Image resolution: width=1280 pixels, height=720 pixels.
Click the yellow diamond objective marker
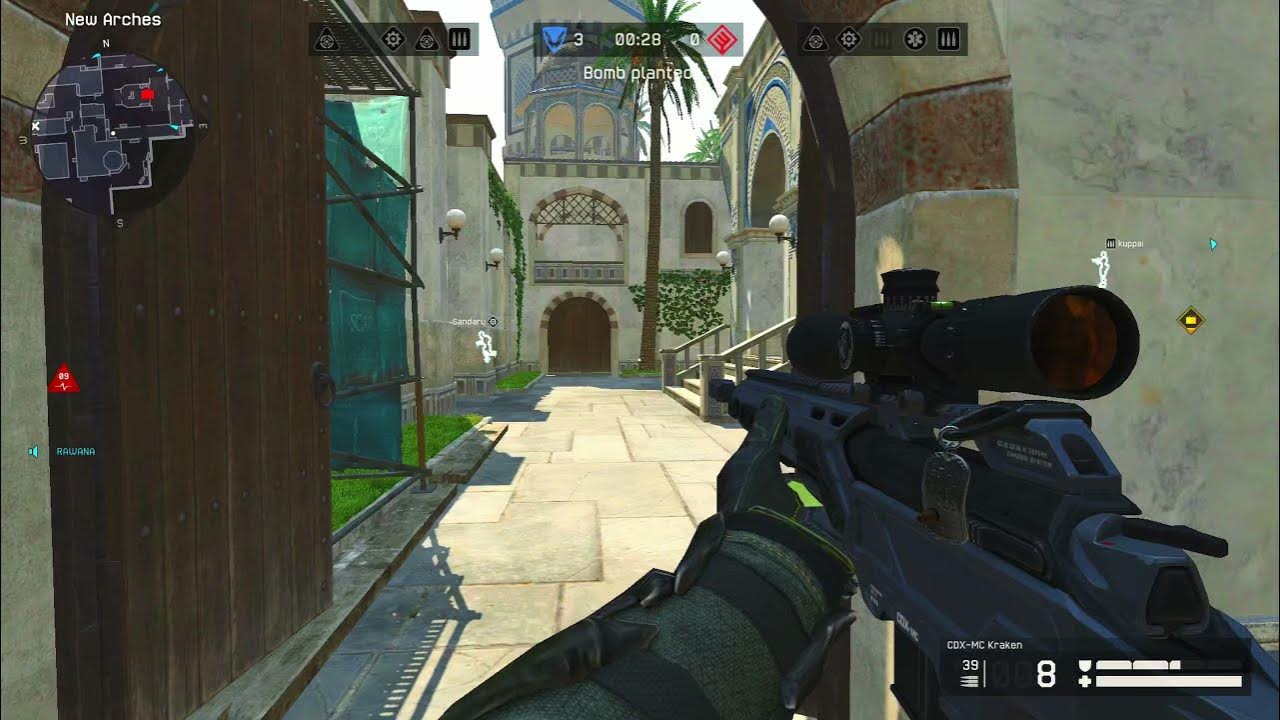(1190, 320)
